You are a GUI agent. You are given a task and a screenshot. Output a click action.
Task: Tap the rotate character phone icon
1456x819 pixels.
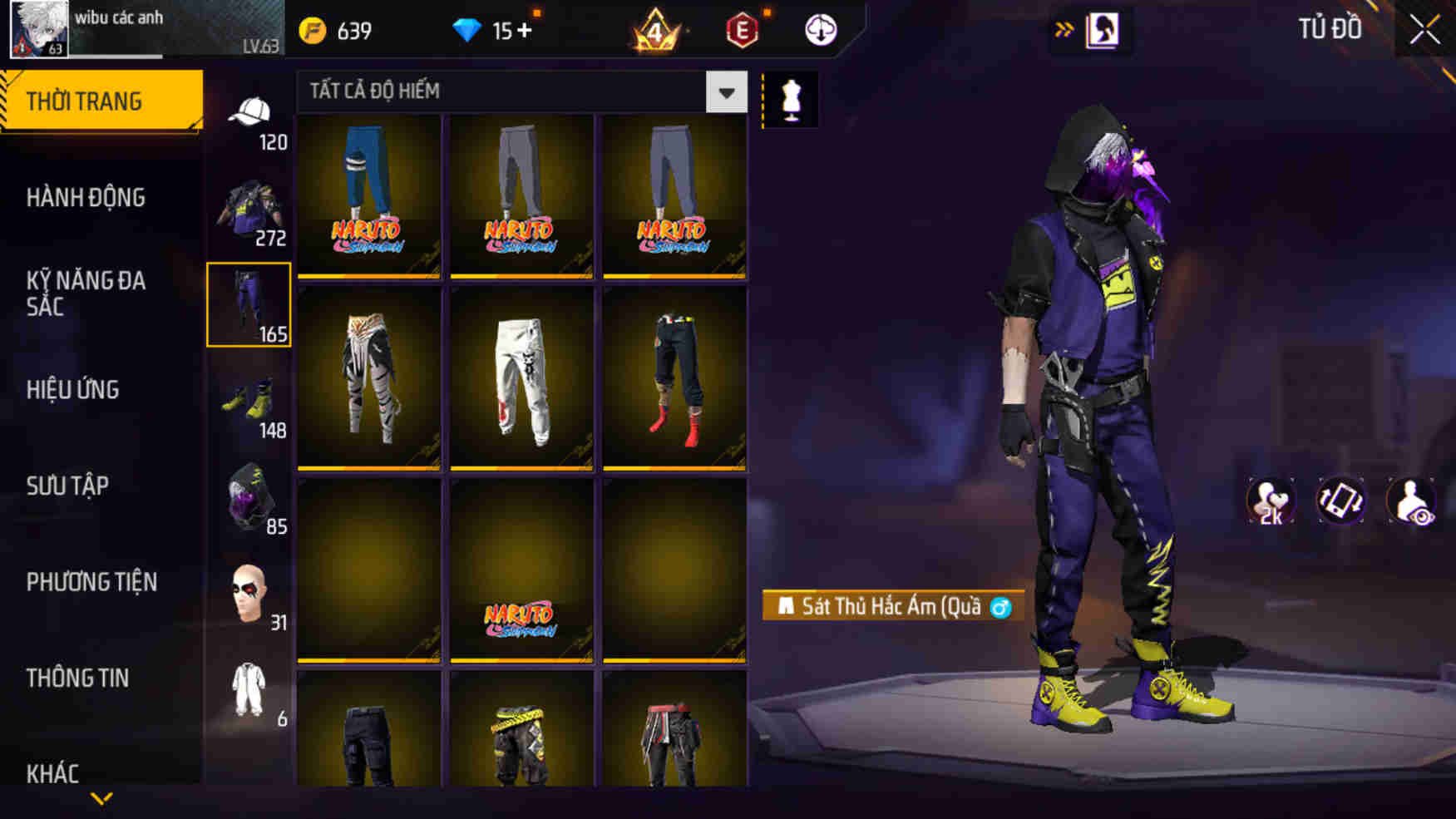click(x=1341, y=499)
